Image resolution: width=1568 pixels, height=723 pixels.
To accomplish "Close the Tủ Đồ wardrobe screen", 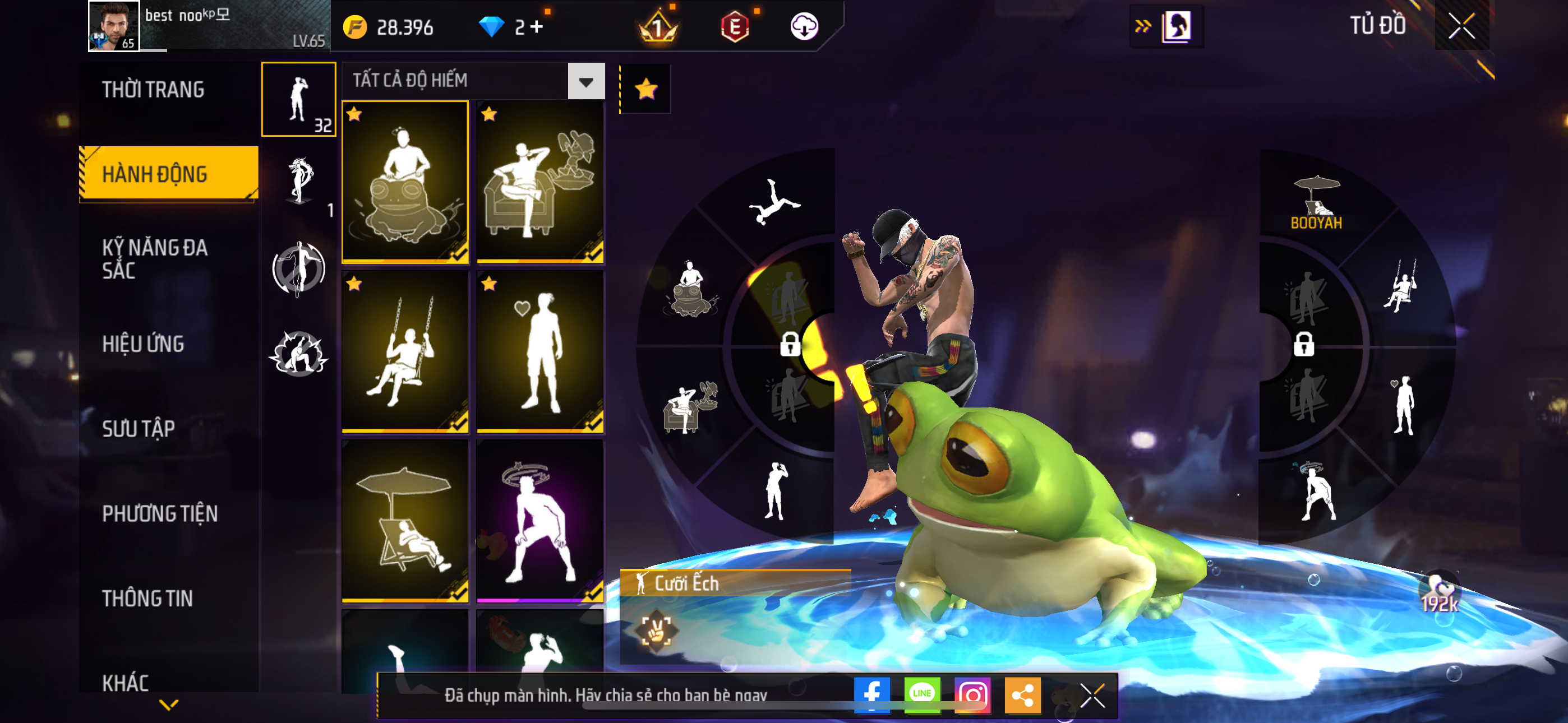I will click(x=1461, y=26).
